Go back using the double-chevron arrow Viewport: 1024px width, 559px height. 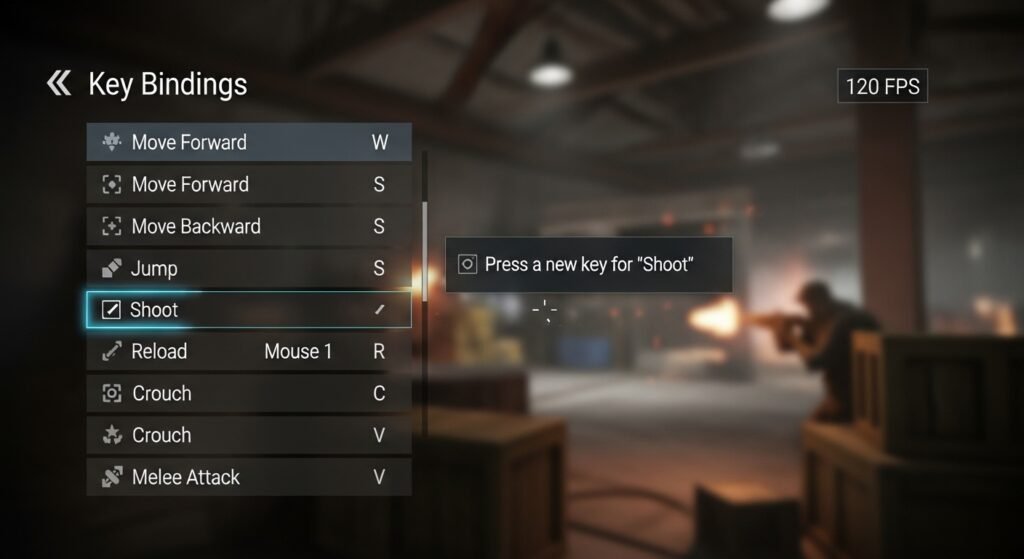[x=59, y=84]
